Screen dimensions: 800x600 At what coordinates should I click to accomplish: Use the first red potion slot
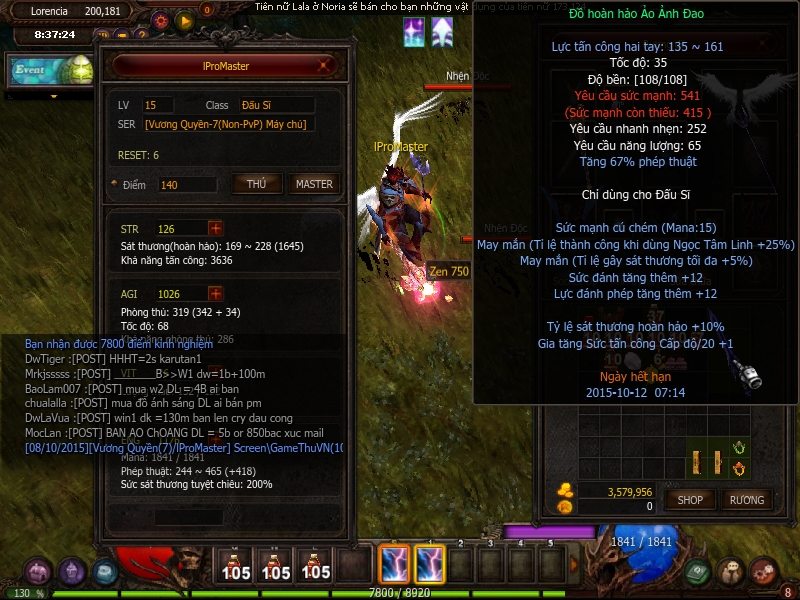tap(236, 565)
